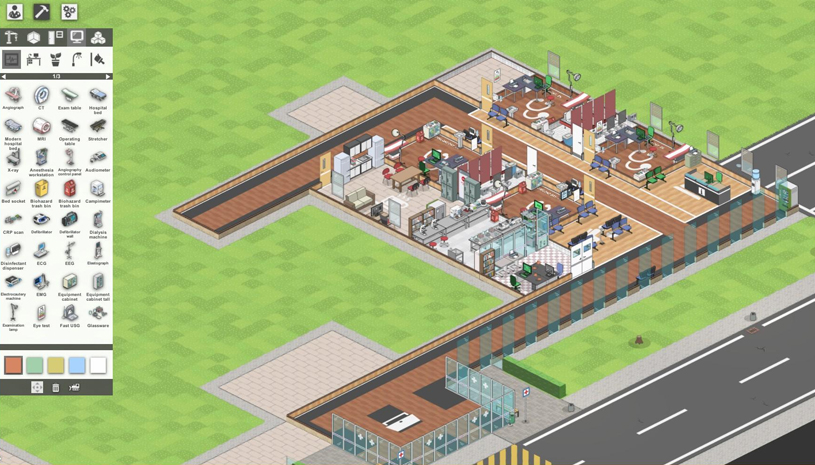This screenshot has height=465, width=815.
Task: Open the monitor equipment tab
Action: (77, 38)
